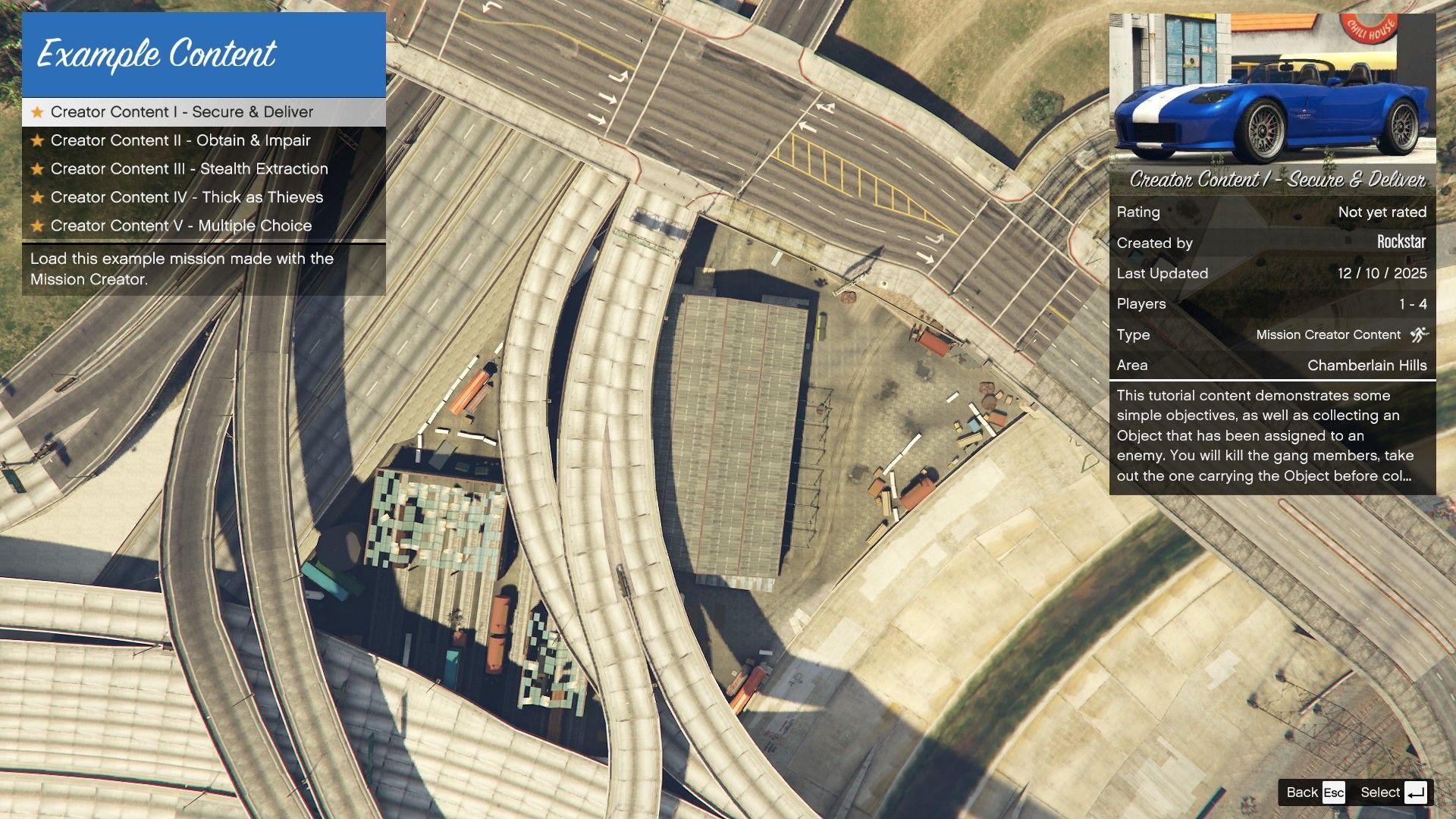Select the Creator Content II - Obtain & Impair mission

click(x=180, y=140)
